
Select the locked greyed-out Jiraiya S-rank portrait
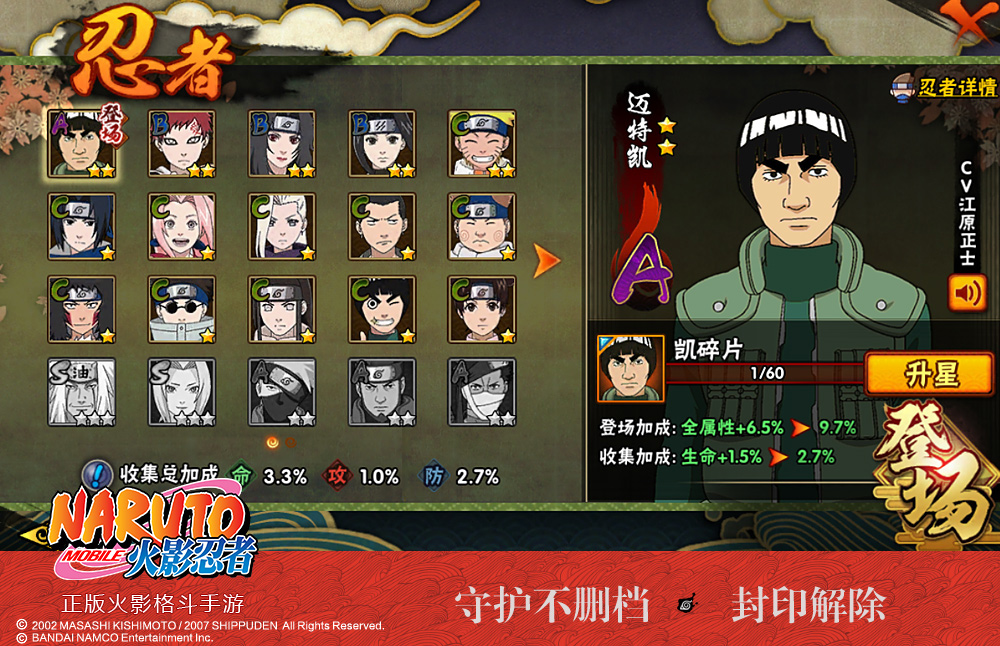pos(82,392)
